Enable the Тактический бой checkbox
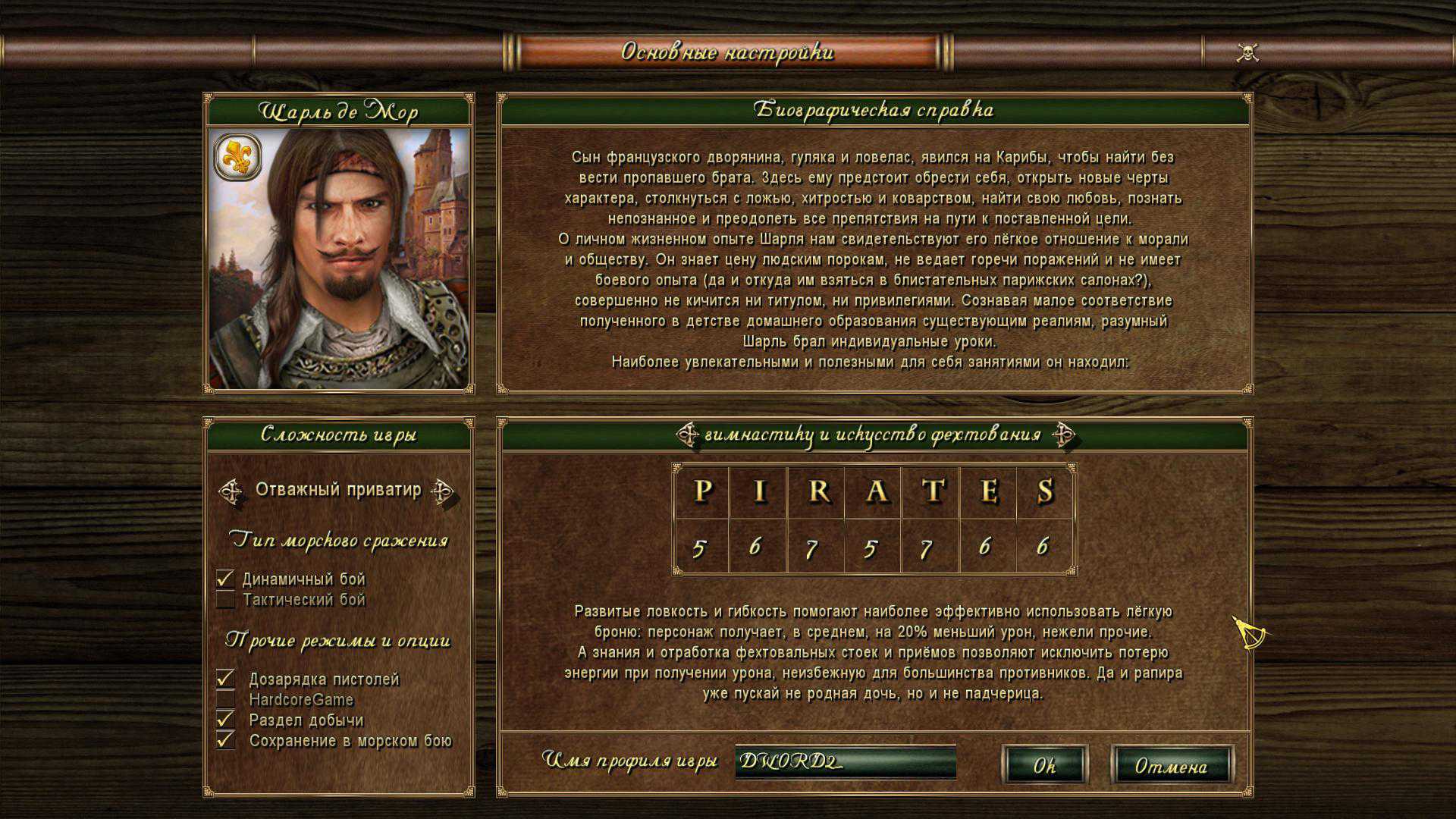This screenshot has width=1456, height=819. tap(225, 600)
